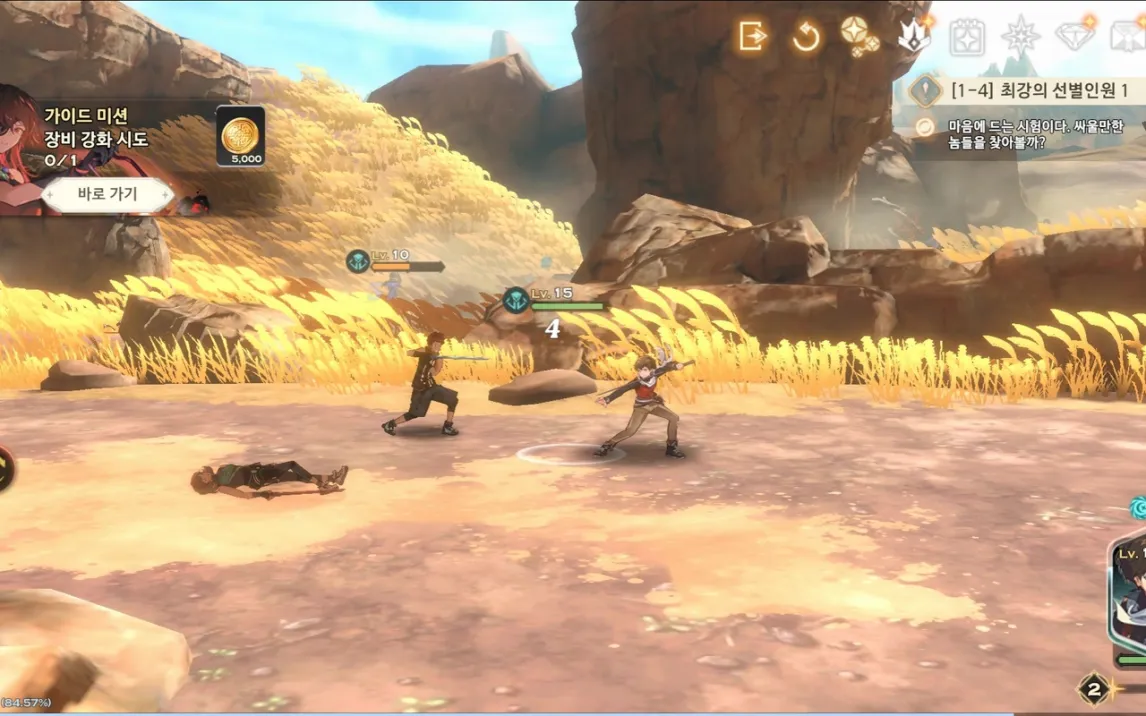Click the exit door icon

coord(752,37)
